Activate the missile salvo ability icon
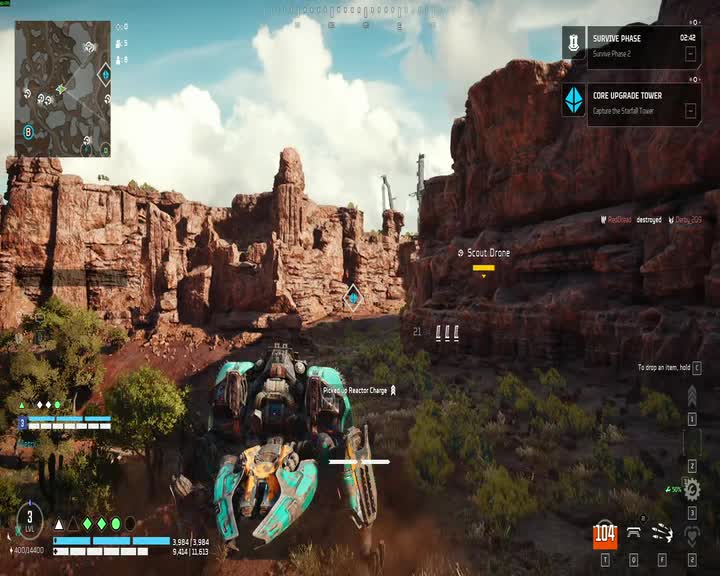 click(662, 534)
